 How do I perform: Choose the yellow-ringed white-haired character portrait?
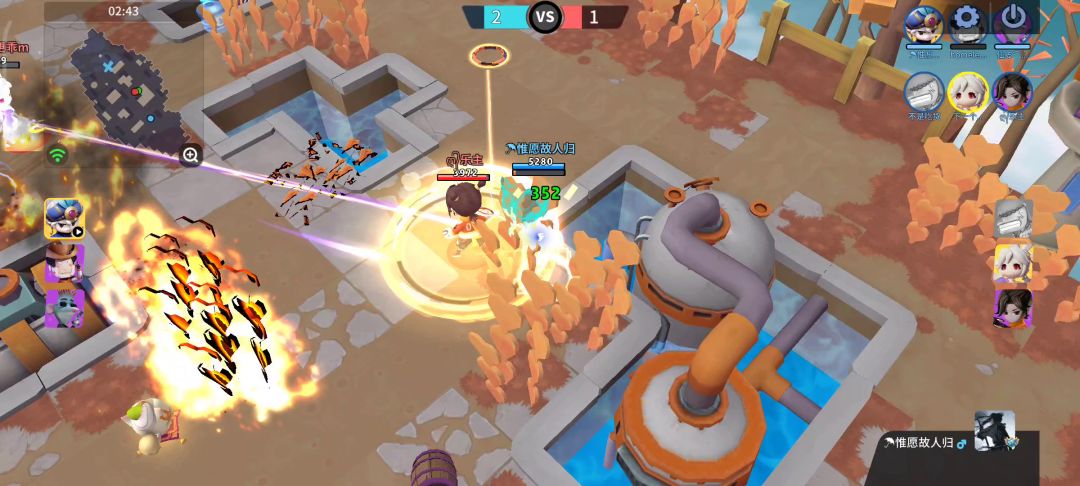(967, 91)
